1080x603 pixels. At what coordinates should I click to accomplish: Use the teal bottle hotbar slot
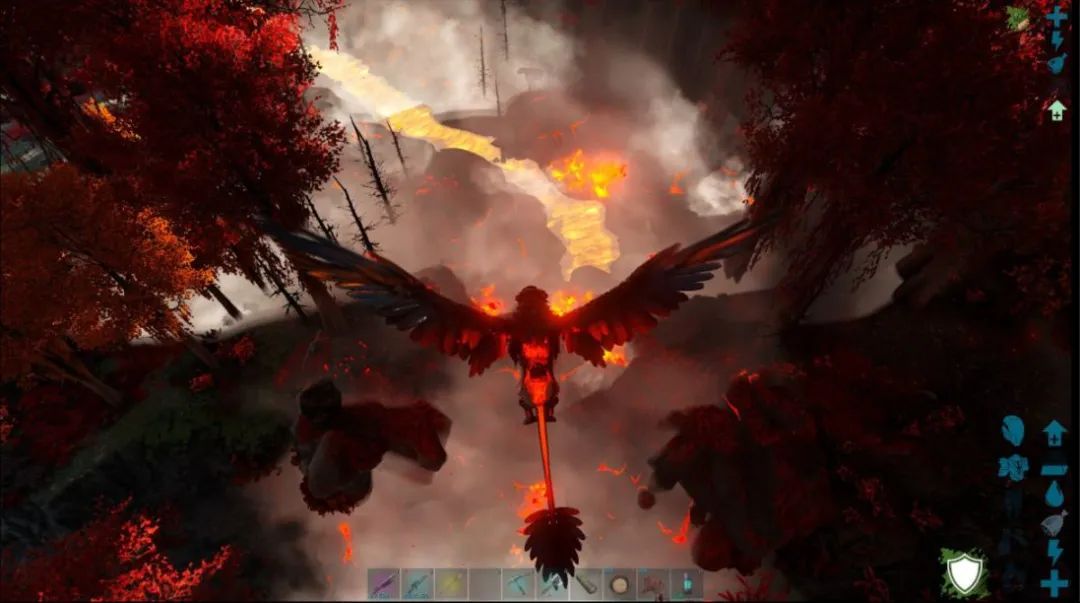[688, 584]
